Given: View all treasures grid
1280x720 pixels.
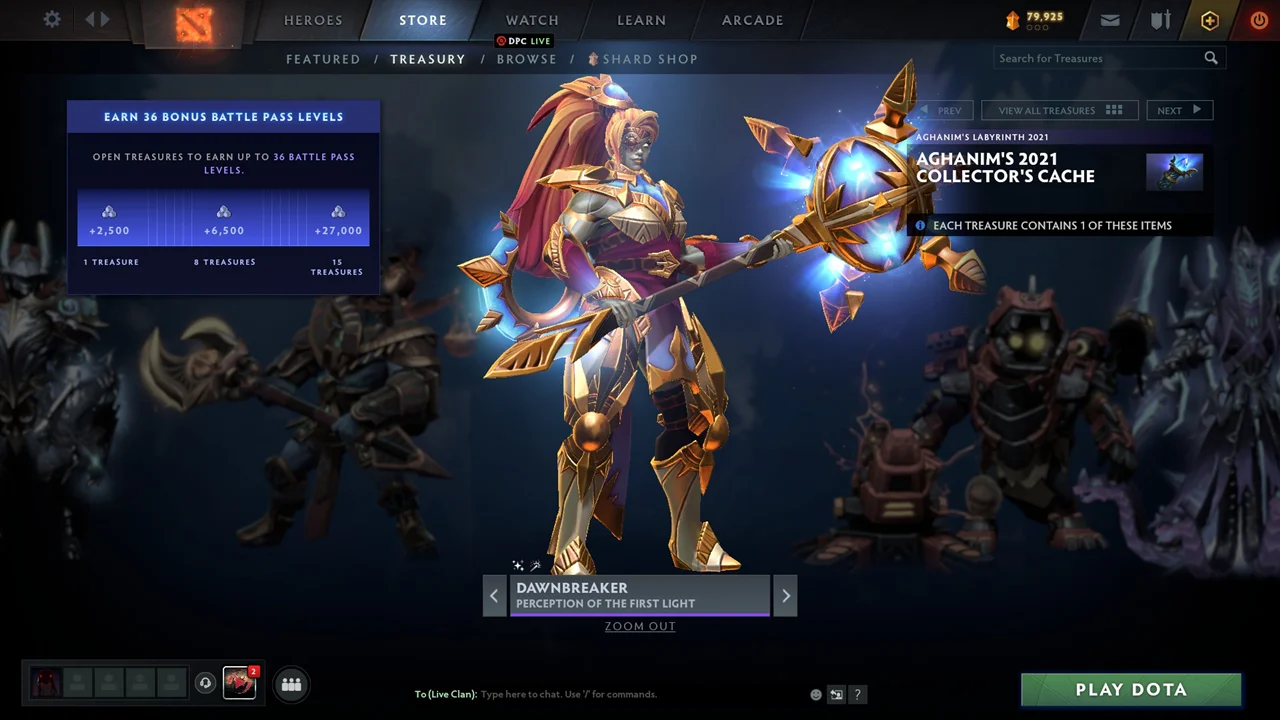Looking at the screenshot, I should click(x=1059, y=110).
